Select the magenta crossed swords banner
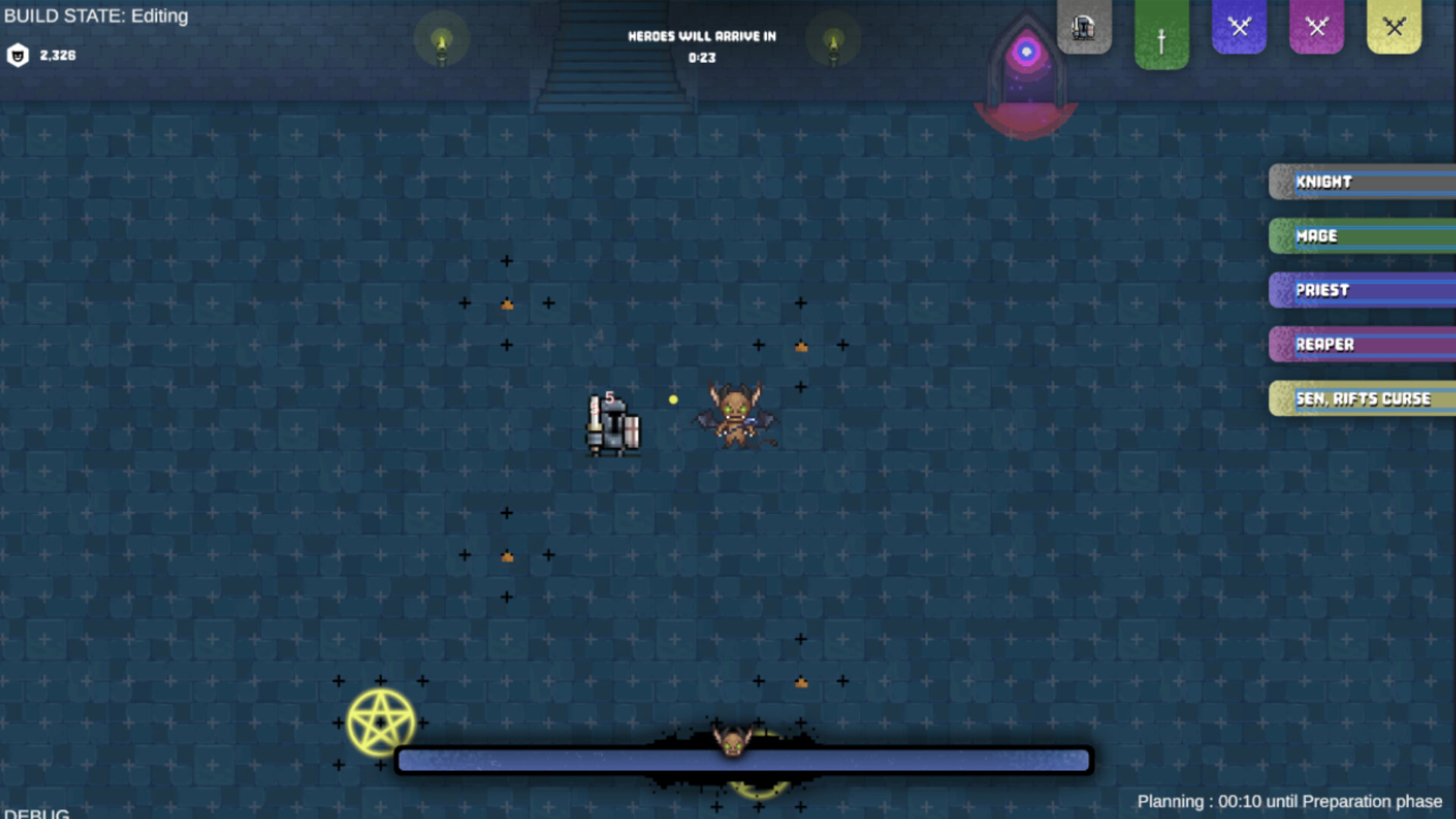The height and width of the screenshot is (819, 1456). click(x=1316, y=27)
